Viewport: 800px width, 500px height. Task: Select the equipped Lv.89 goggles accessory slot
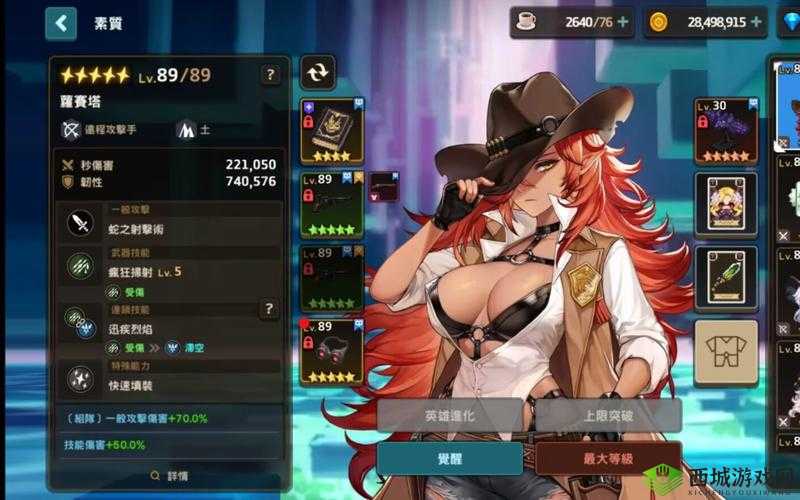click(x=332, y=351)
